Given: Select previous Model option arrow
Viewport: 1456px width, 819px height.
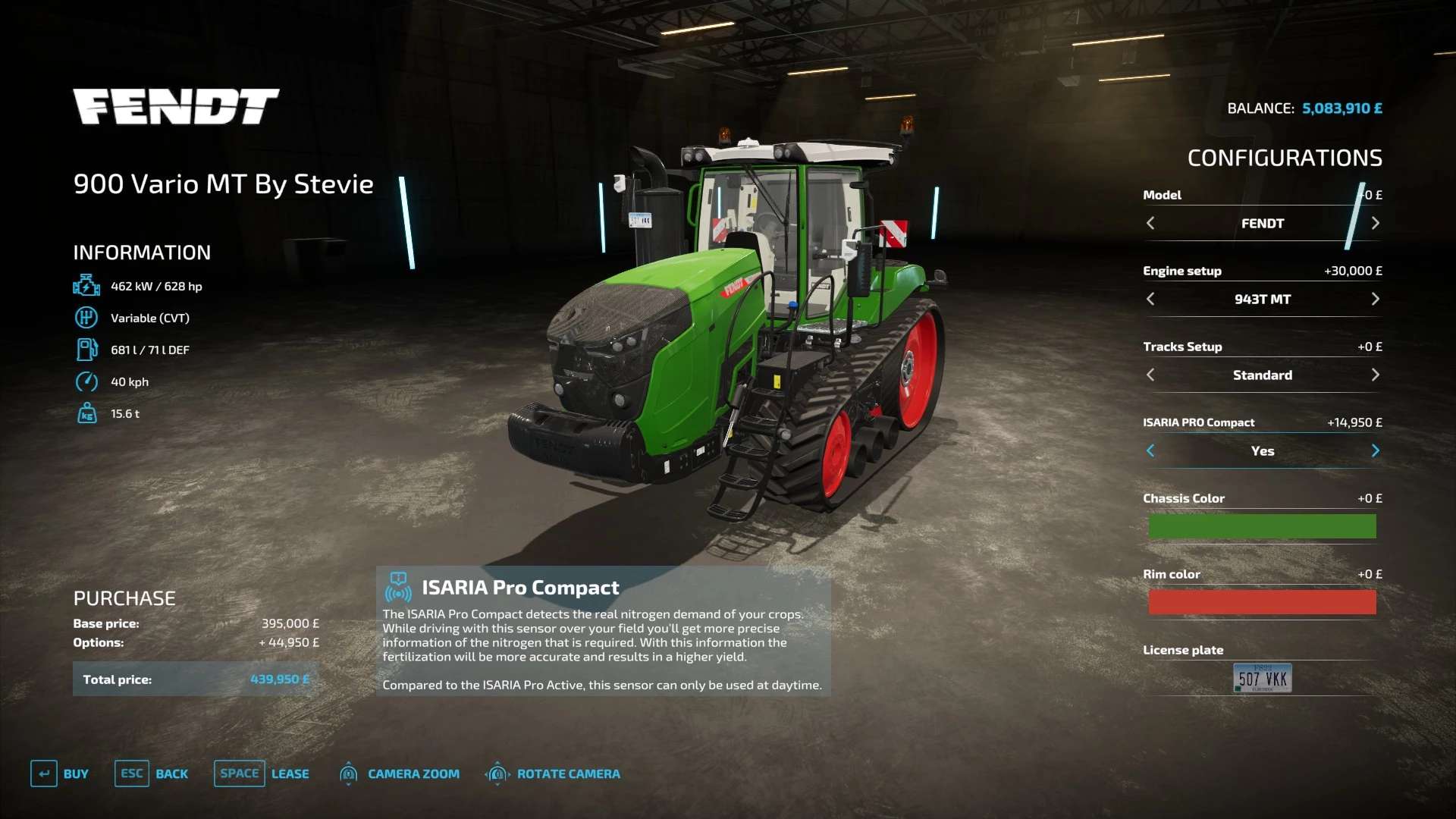Looking at the screenshot, I should click(x=1150, y=223).
